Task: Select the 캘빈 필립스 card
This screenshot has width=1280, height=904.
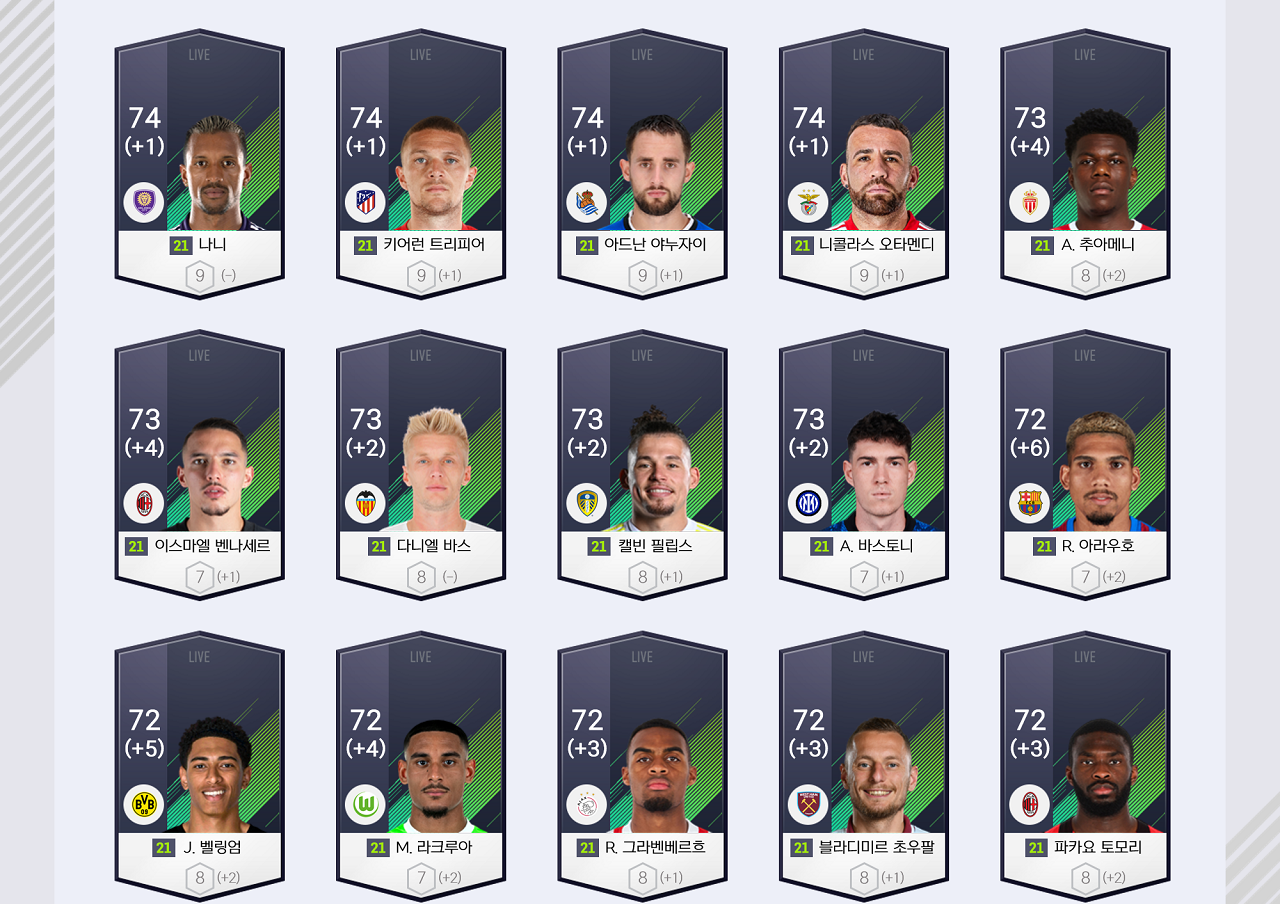Action: coord(642,466)
